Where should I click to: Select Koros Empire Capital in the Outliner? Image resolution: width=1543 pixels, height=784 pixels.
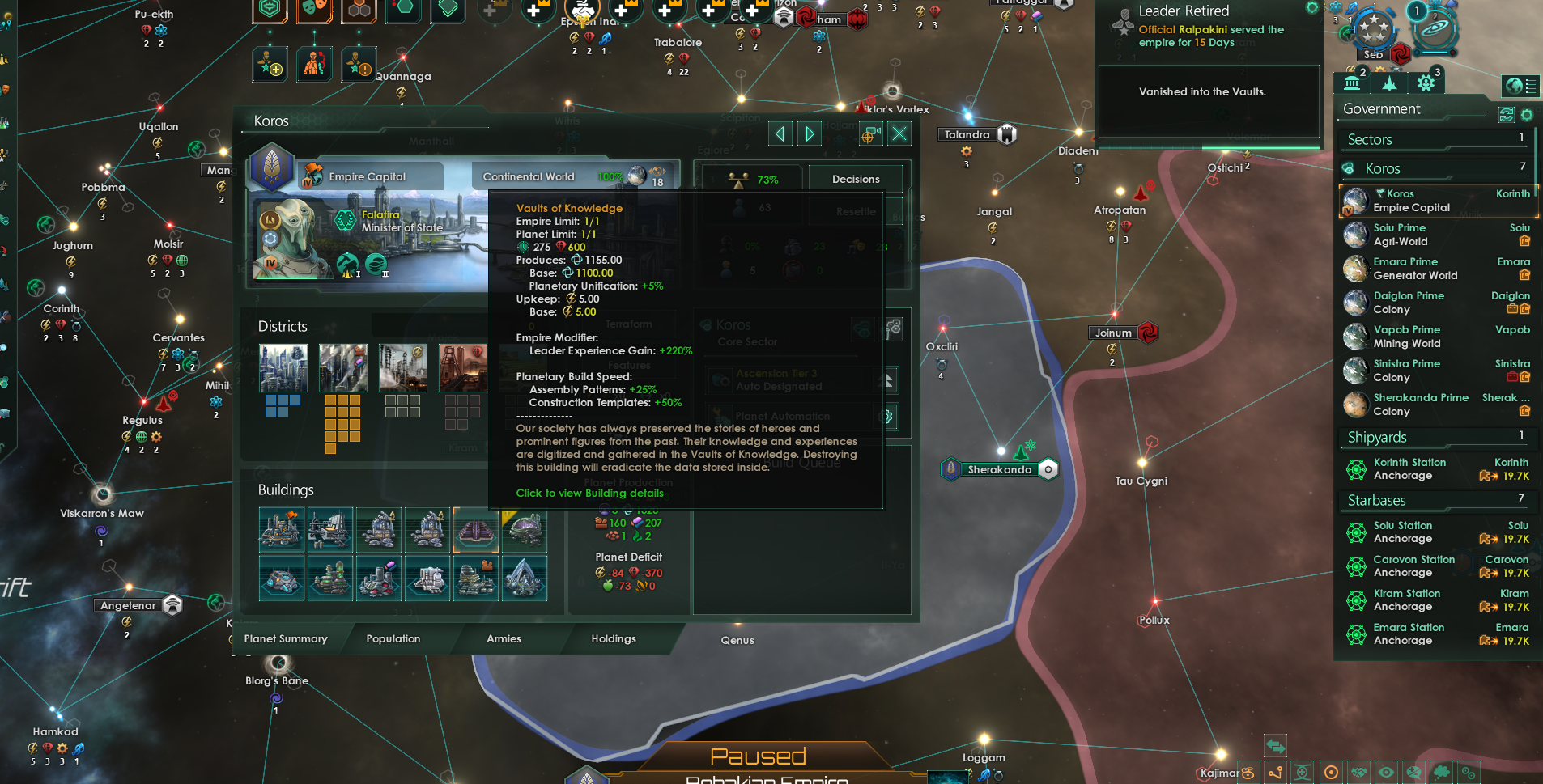1433,201
